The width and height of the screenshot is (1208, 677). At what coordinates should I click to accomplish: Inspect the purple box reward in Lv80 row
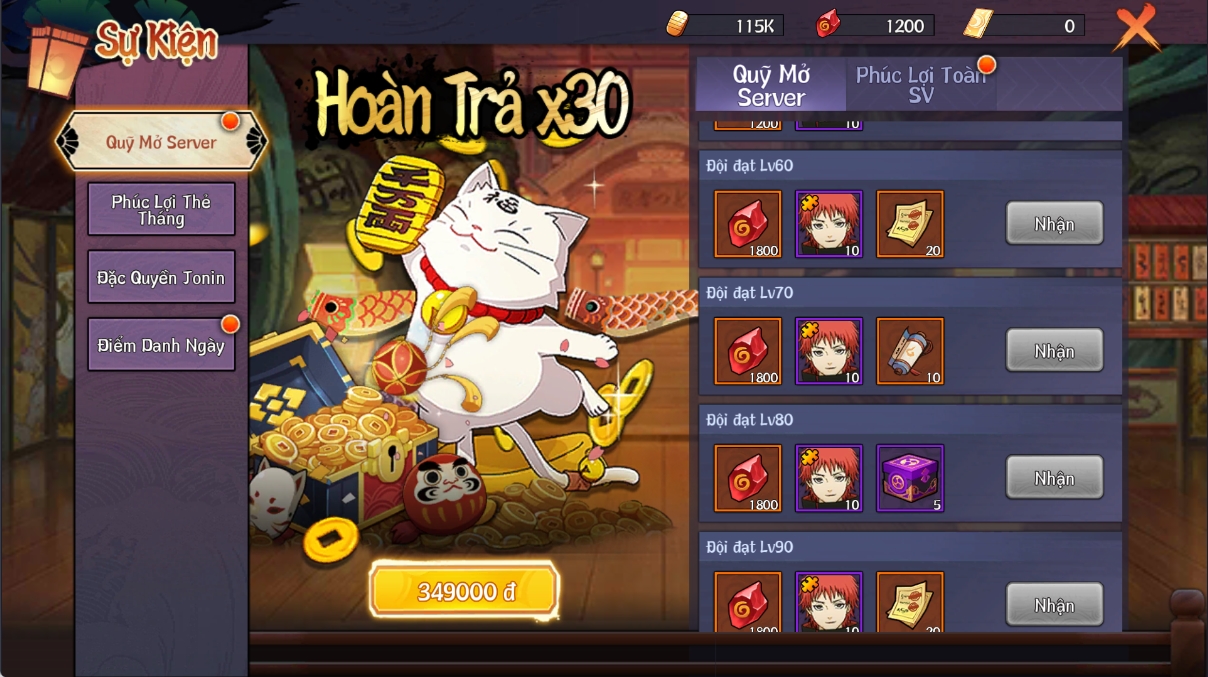point(910,478)
